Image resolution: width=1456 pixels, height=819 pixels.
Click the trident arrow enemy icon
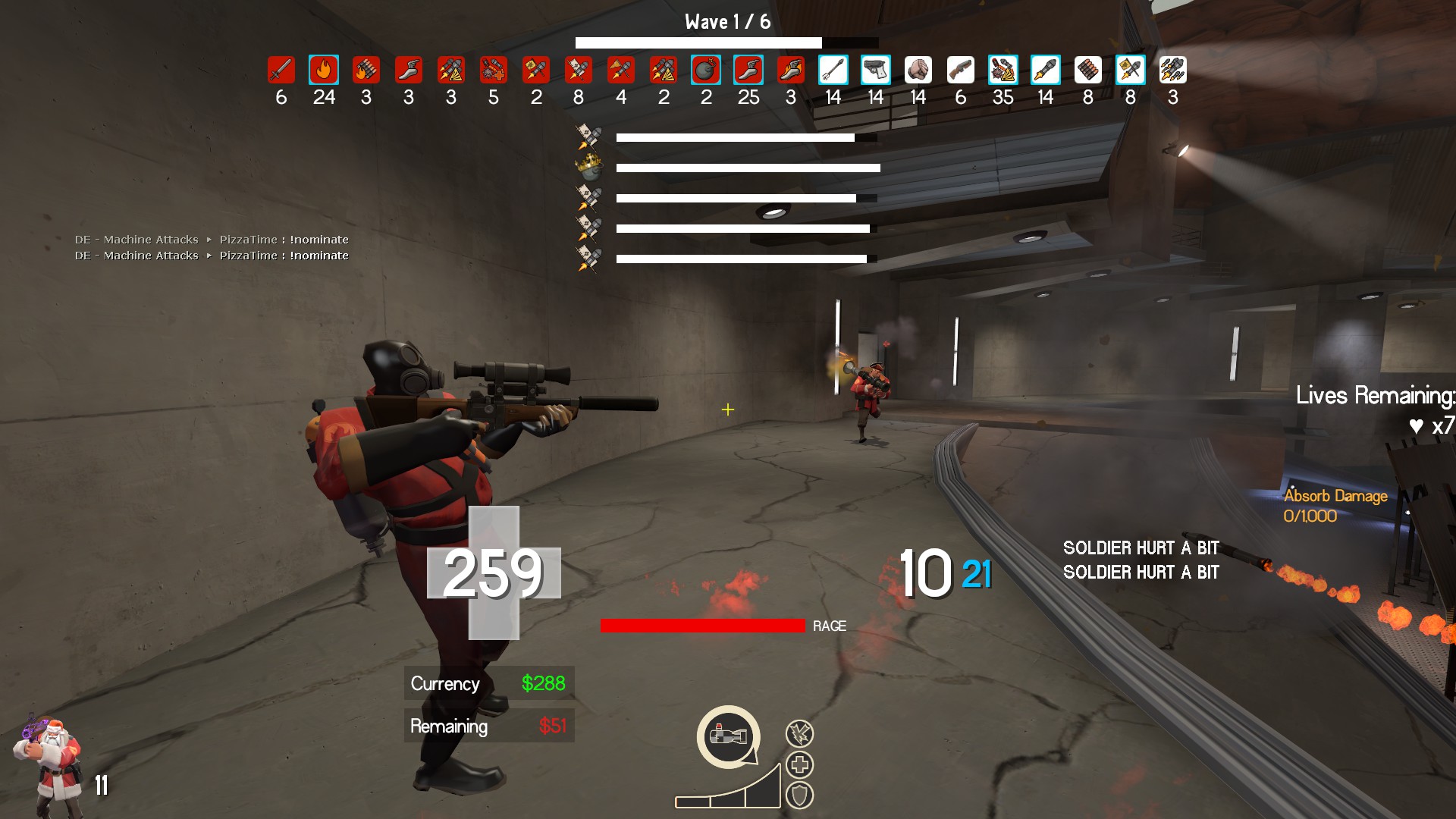point(833,70)
